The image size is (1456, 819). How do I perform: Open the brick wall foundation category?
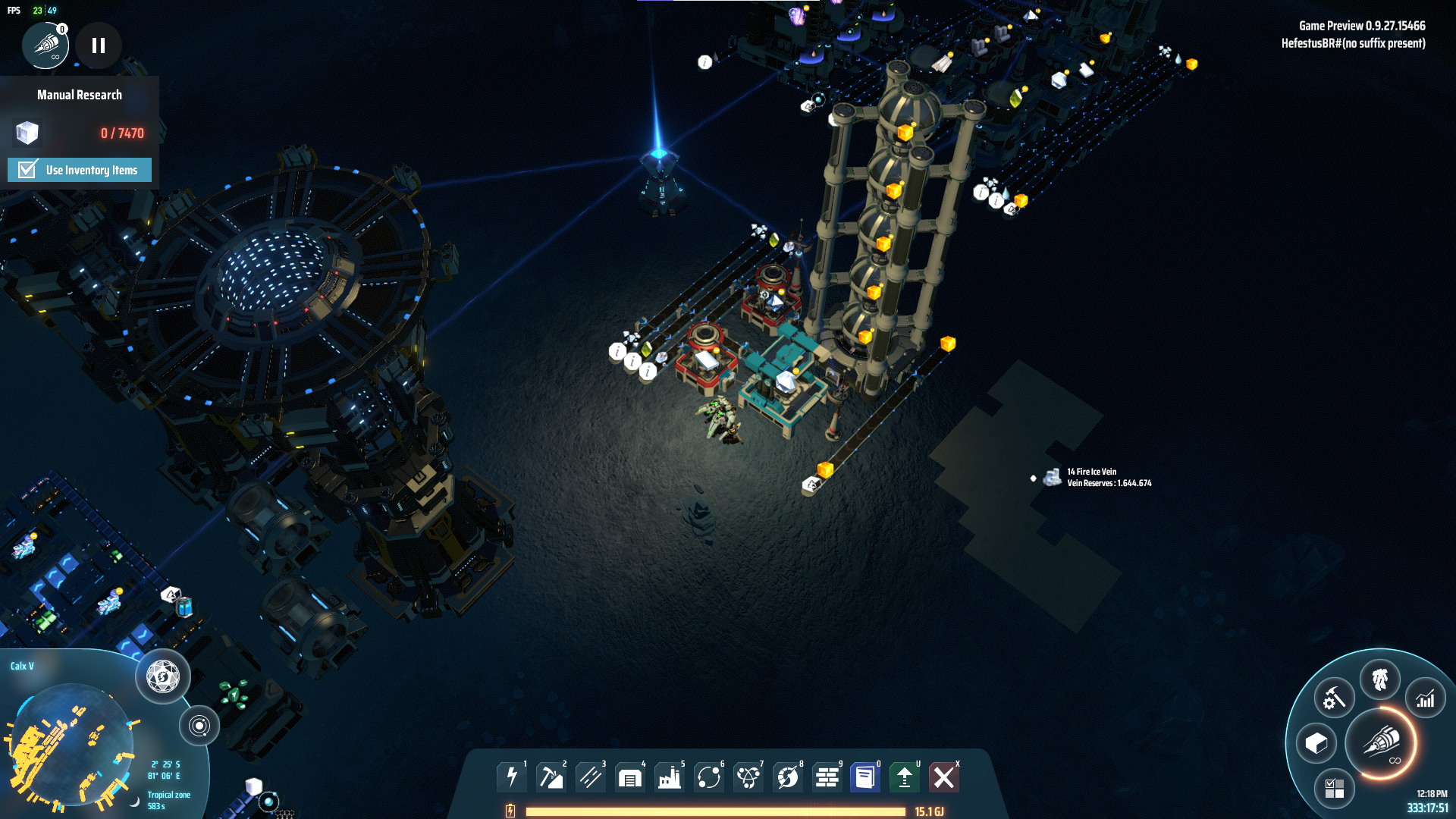coord(827,777)
